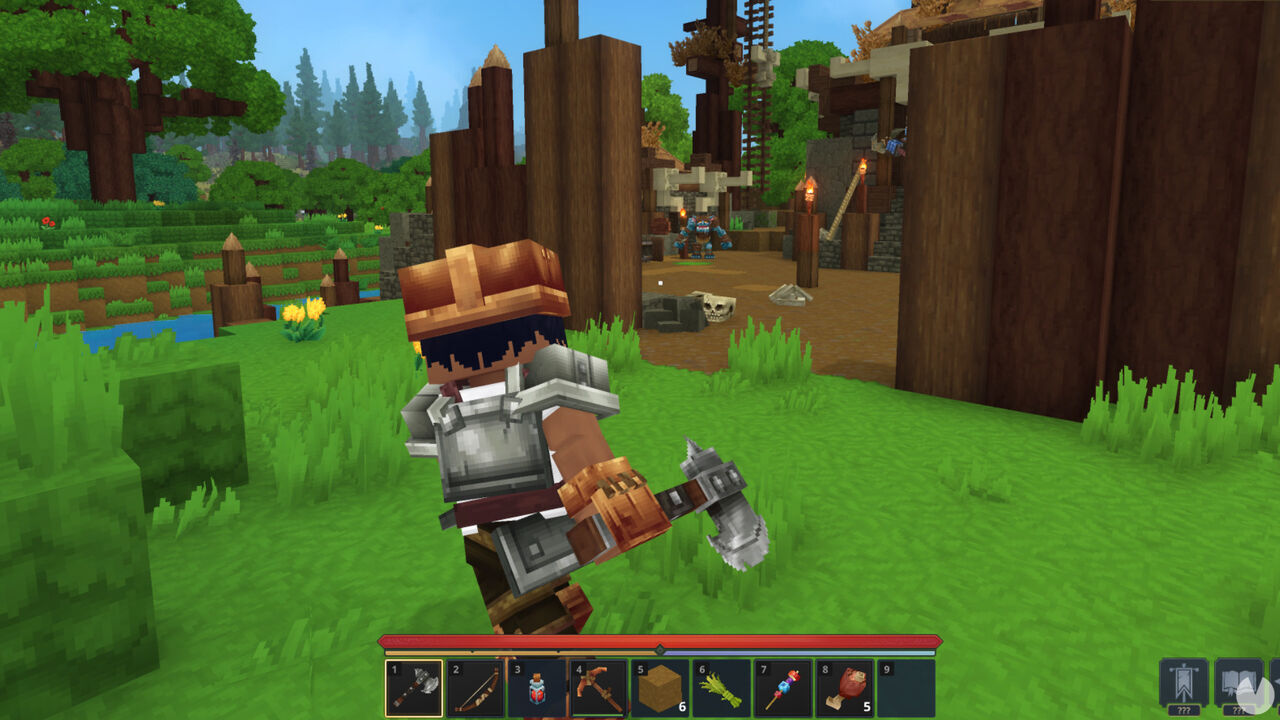The image size is (1280, 720).
Task: Select the pickaxe in hotbar slot 4
Action: 598,688
